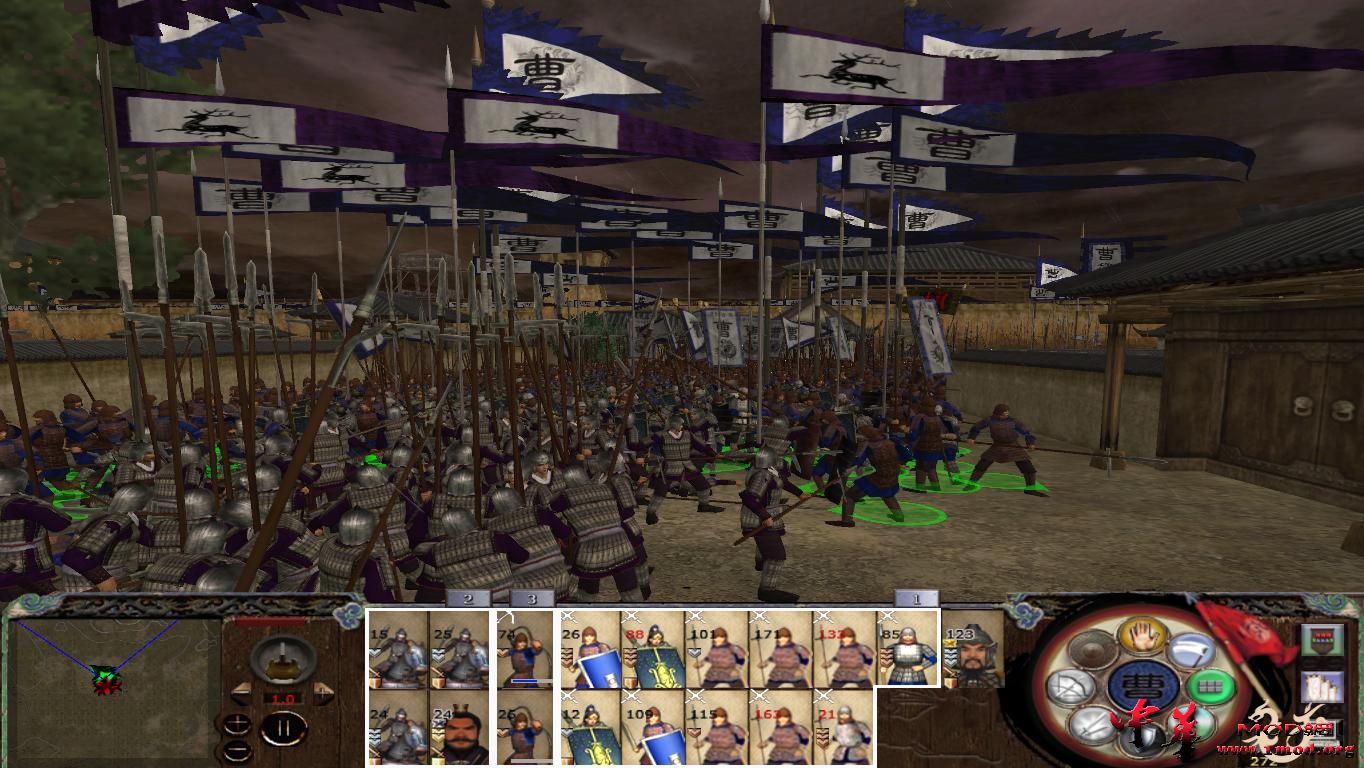
Task: Pause the battle with the pause button
Action: [x=283, y=728]
